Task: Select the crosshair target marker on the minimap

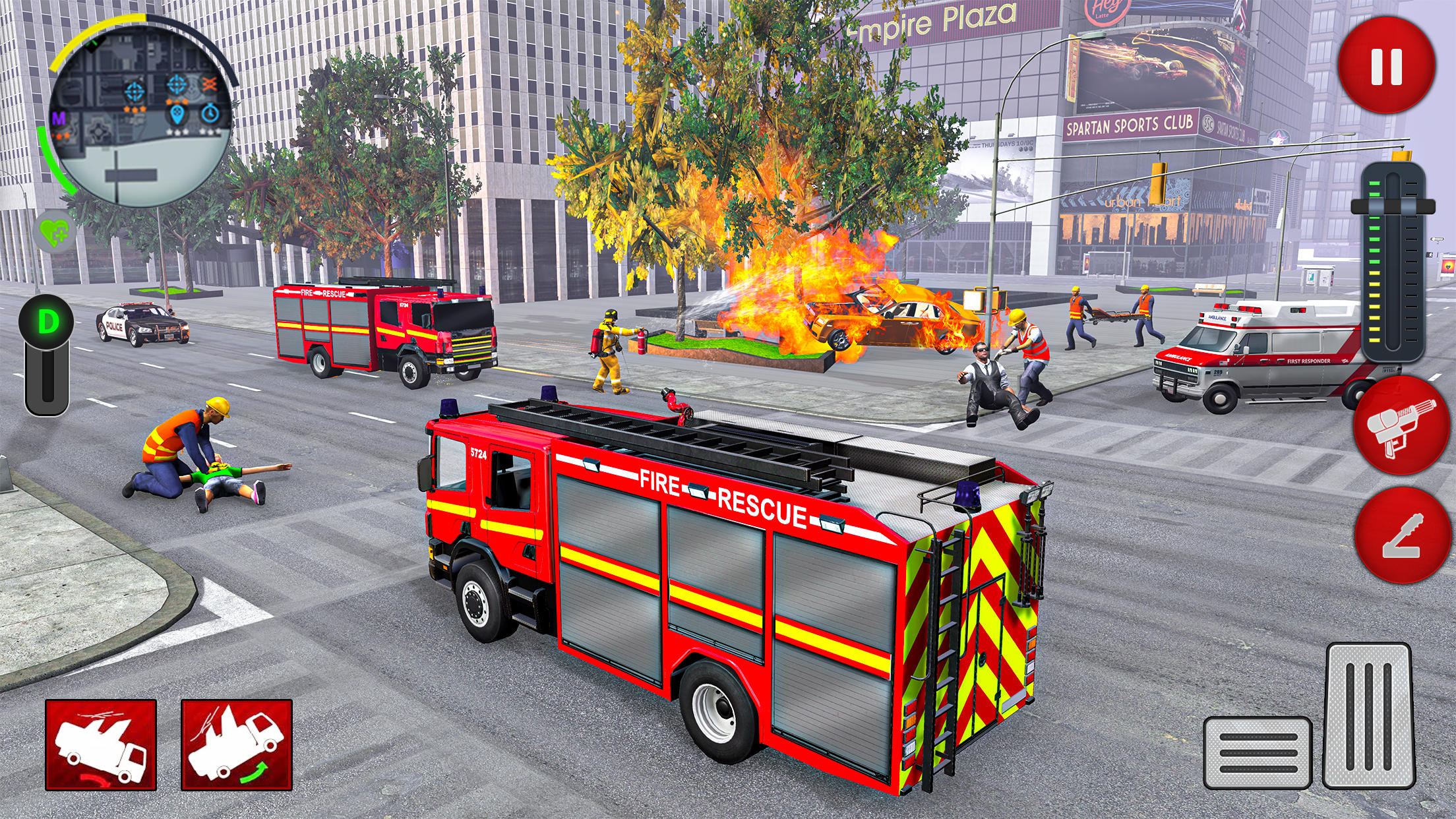Action: point(135,90)
